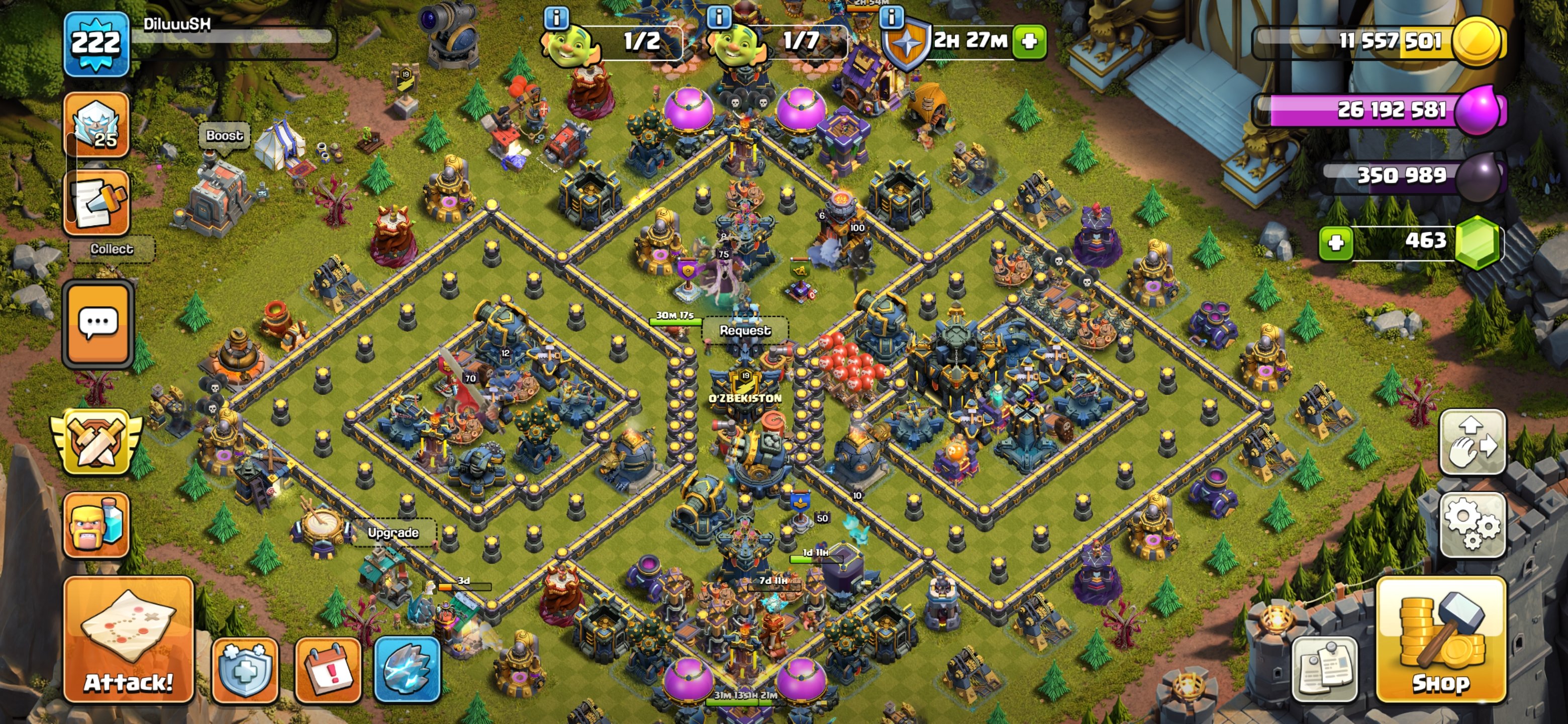Tap the info badge above the first builder
The image size is (1568, 724).
tap(557, 17)
